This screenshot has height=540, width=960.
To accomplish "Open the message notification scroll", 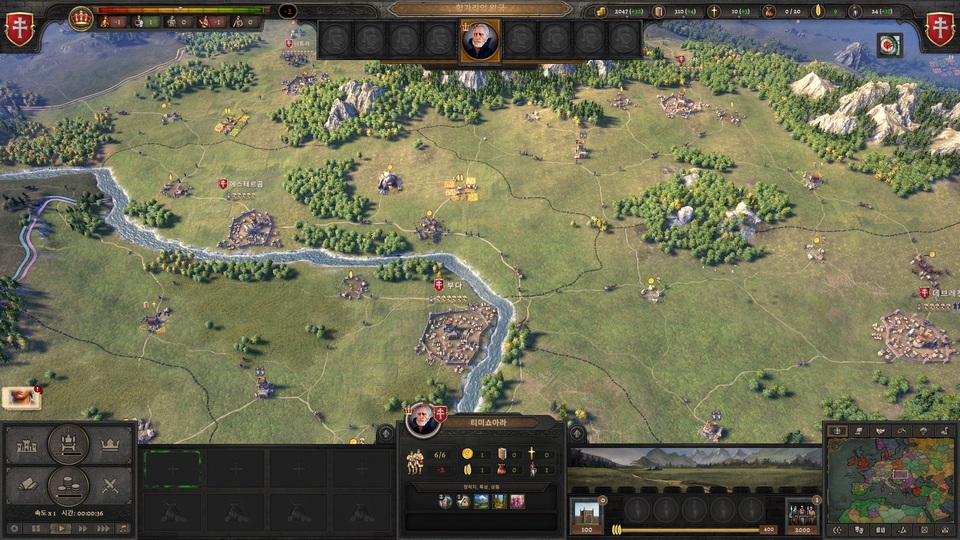I will coord(20,398).
